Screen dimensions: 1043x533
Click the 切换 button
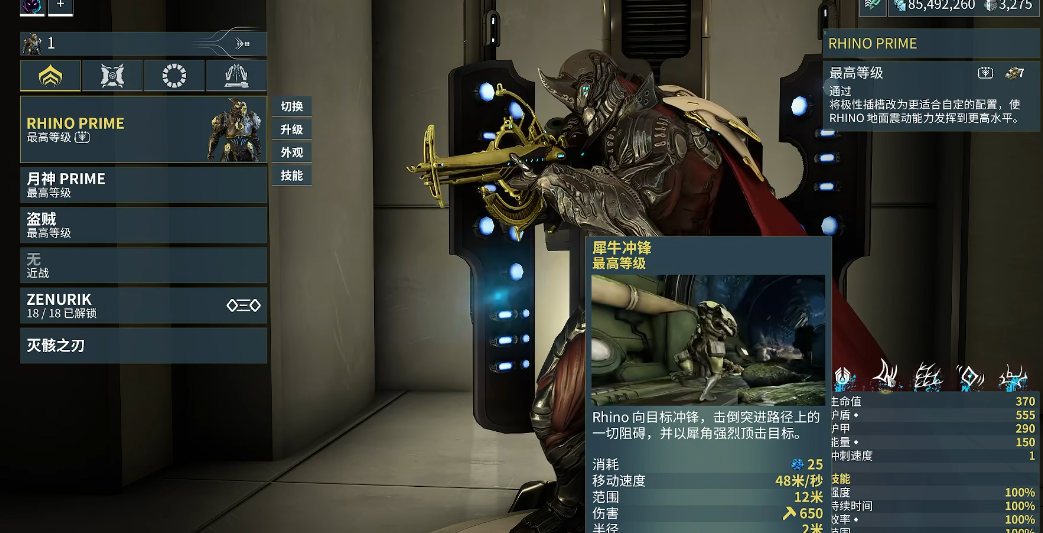click(292, 107)
